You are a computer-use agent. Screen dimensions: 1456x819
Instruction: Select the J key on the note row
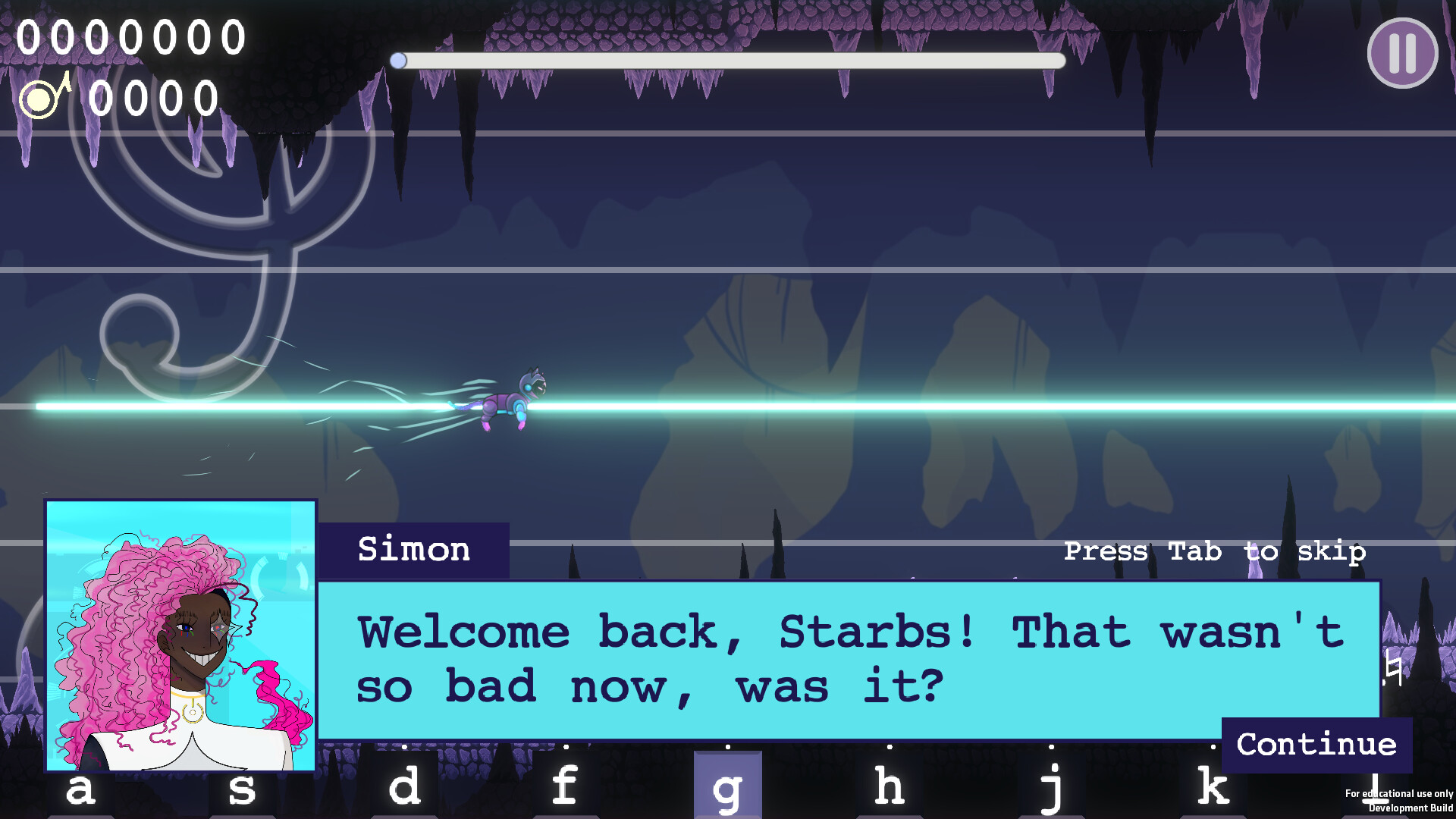[x=1053, y=787]
